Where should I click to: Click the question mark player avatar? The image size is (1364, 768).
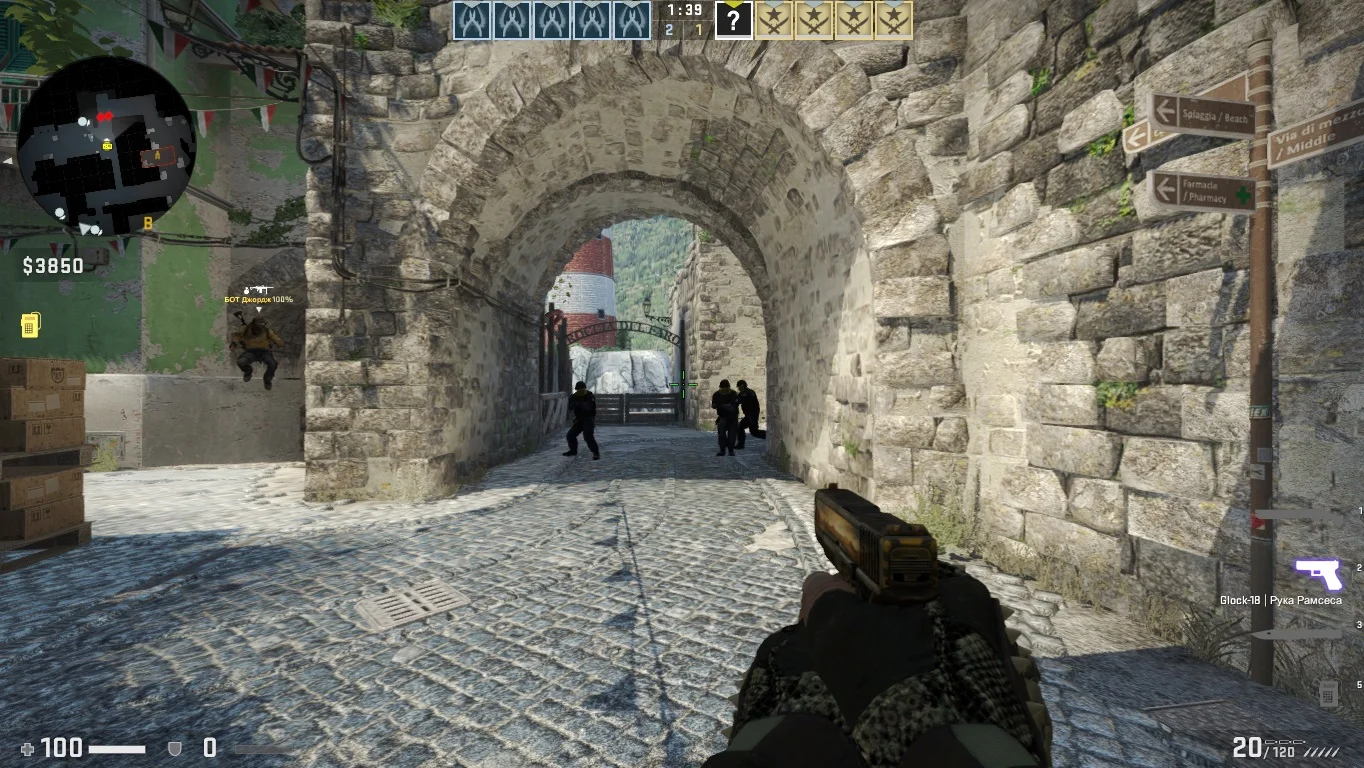coord(733,20)
